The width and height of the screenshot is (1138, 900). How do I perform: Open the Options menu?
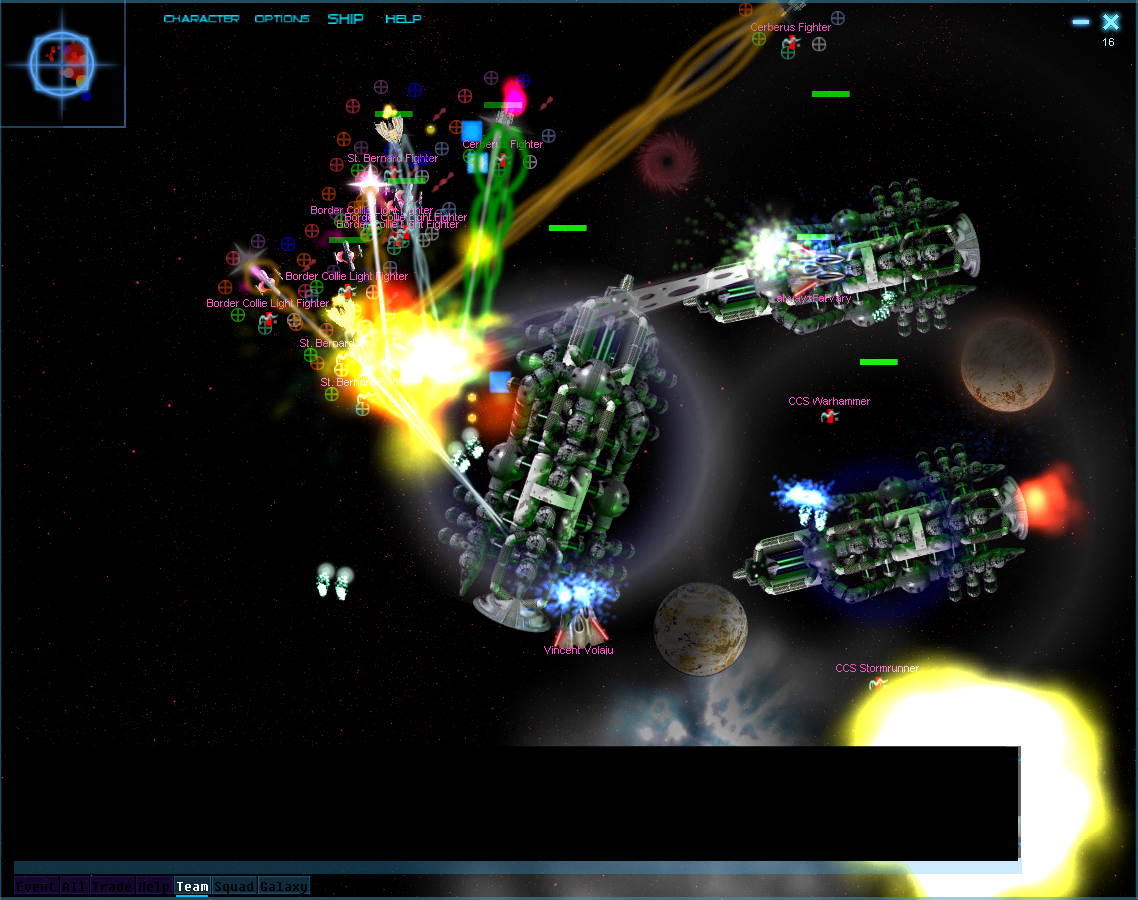click(x=282, y=19)
